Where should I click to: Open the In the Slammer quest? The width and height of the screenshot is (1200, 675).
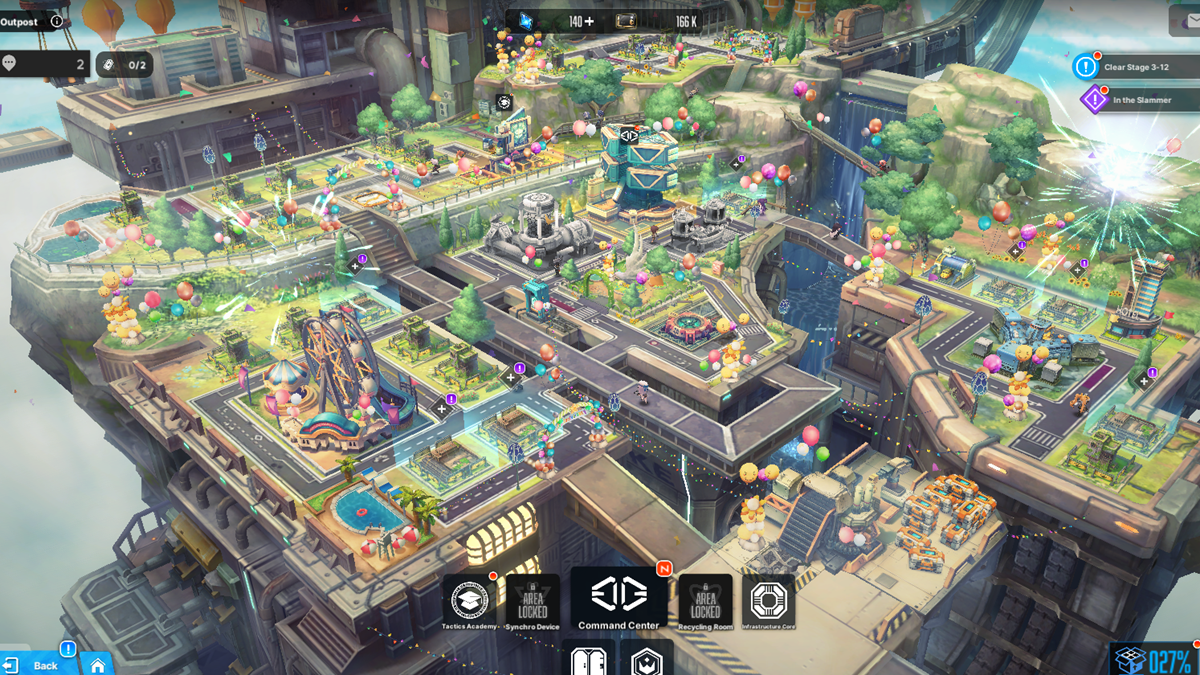(1128, 100)
